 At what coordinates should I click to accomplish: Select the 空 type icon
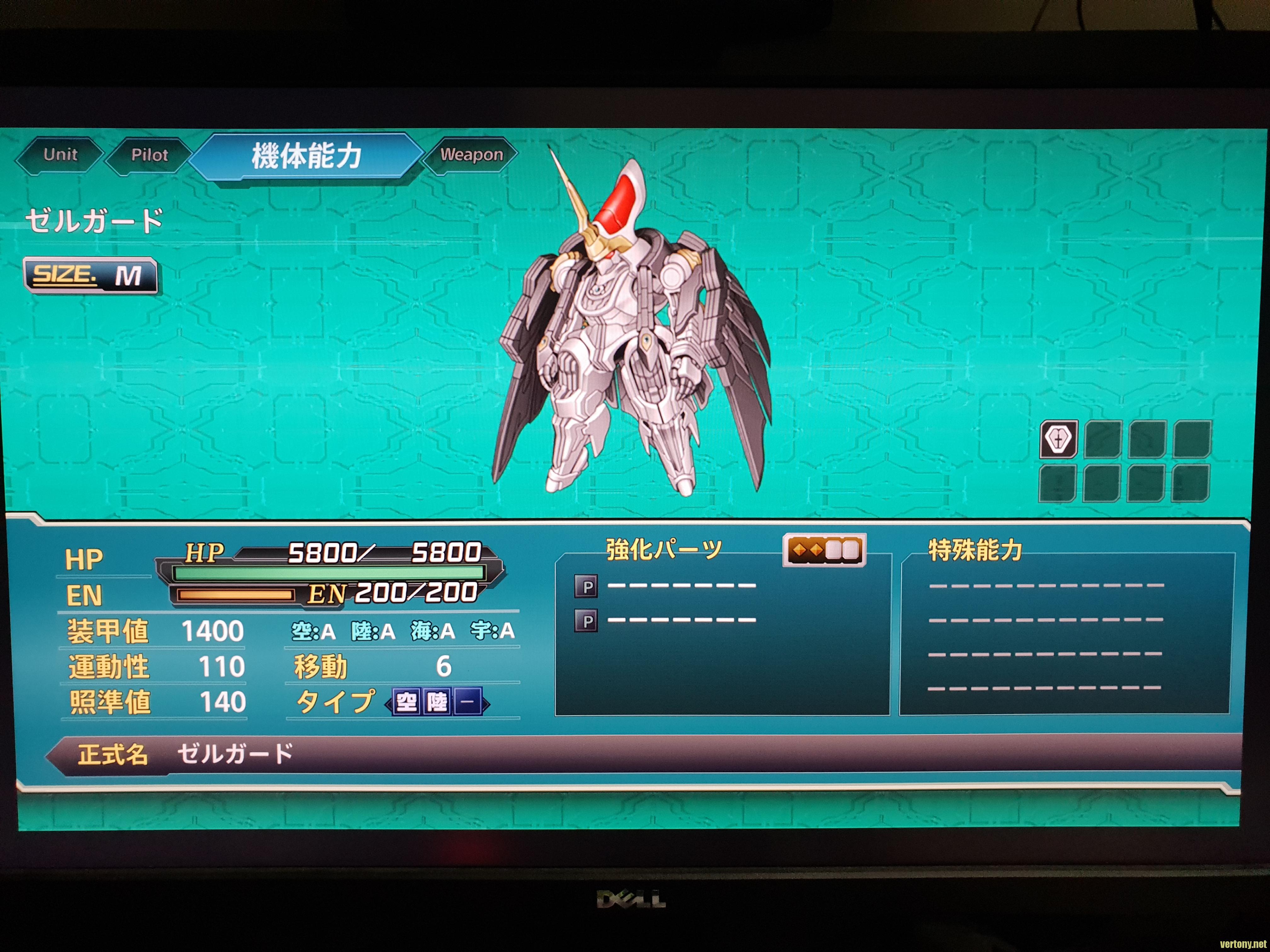tap(407, 702)
